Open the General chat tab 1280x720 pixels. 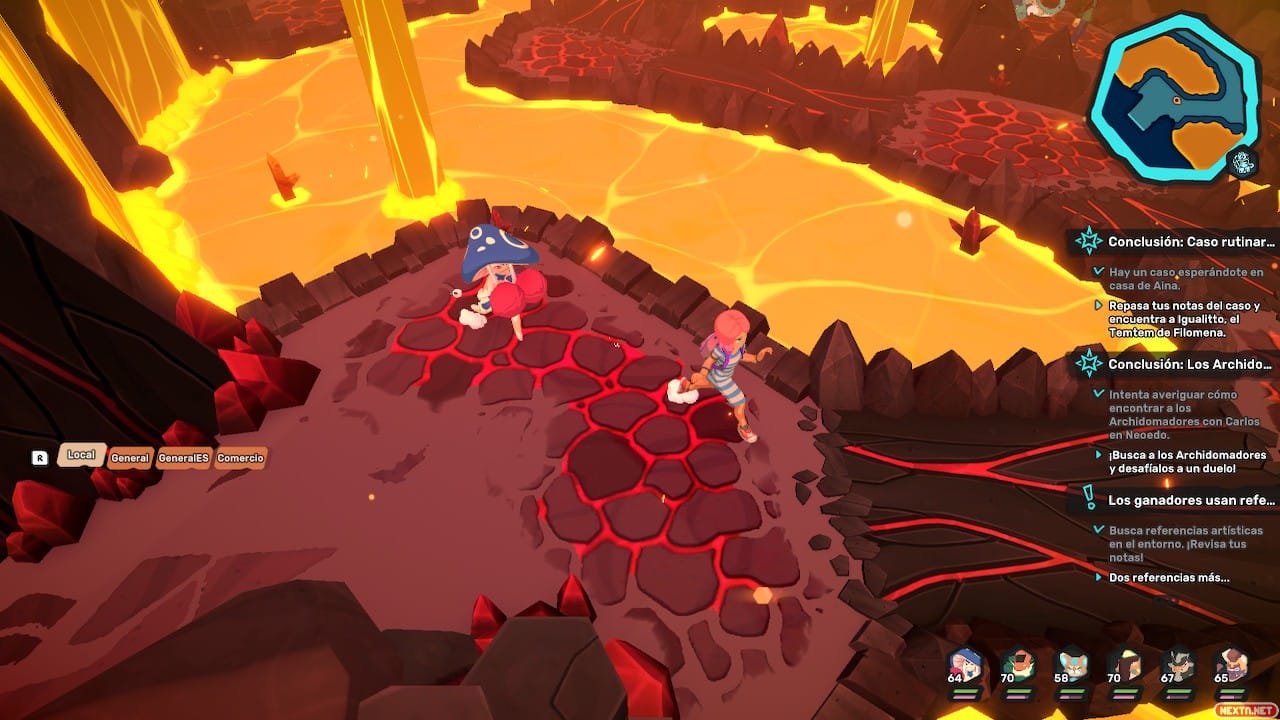130,458
